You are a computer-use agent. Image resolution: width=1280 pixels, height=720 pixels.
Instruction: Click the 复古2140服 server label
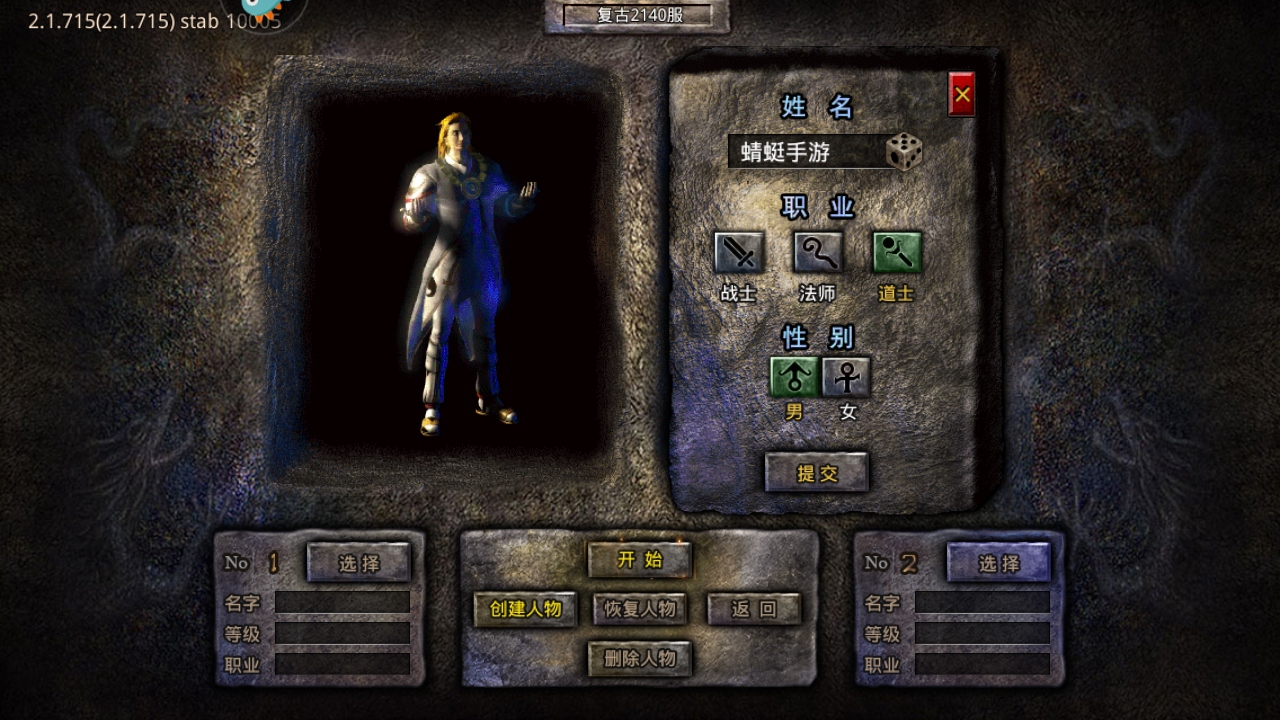click(x=638, y=15)
